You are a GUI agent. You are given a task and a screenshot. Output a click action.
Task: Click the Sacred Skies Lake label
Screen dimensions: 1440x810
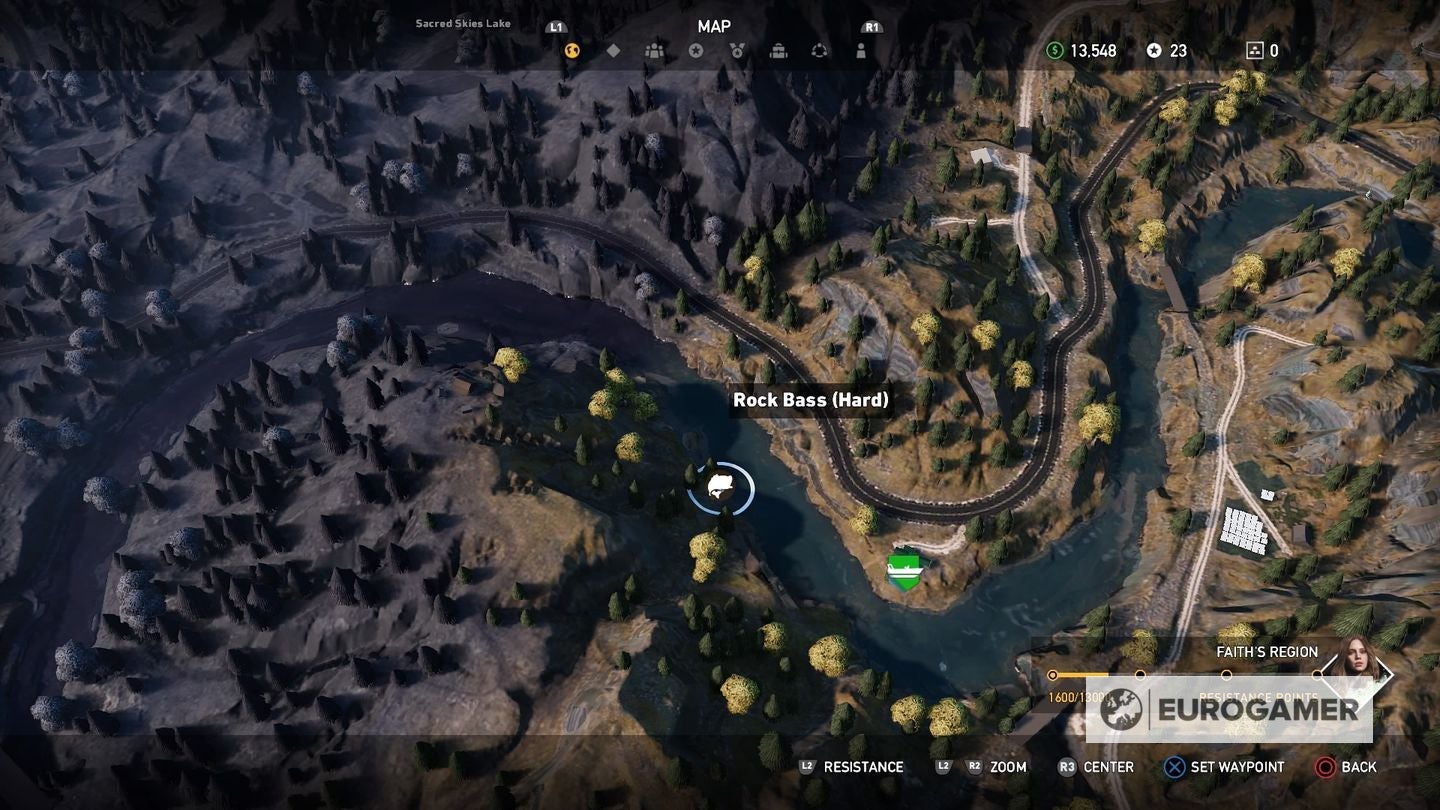point(461,22)
